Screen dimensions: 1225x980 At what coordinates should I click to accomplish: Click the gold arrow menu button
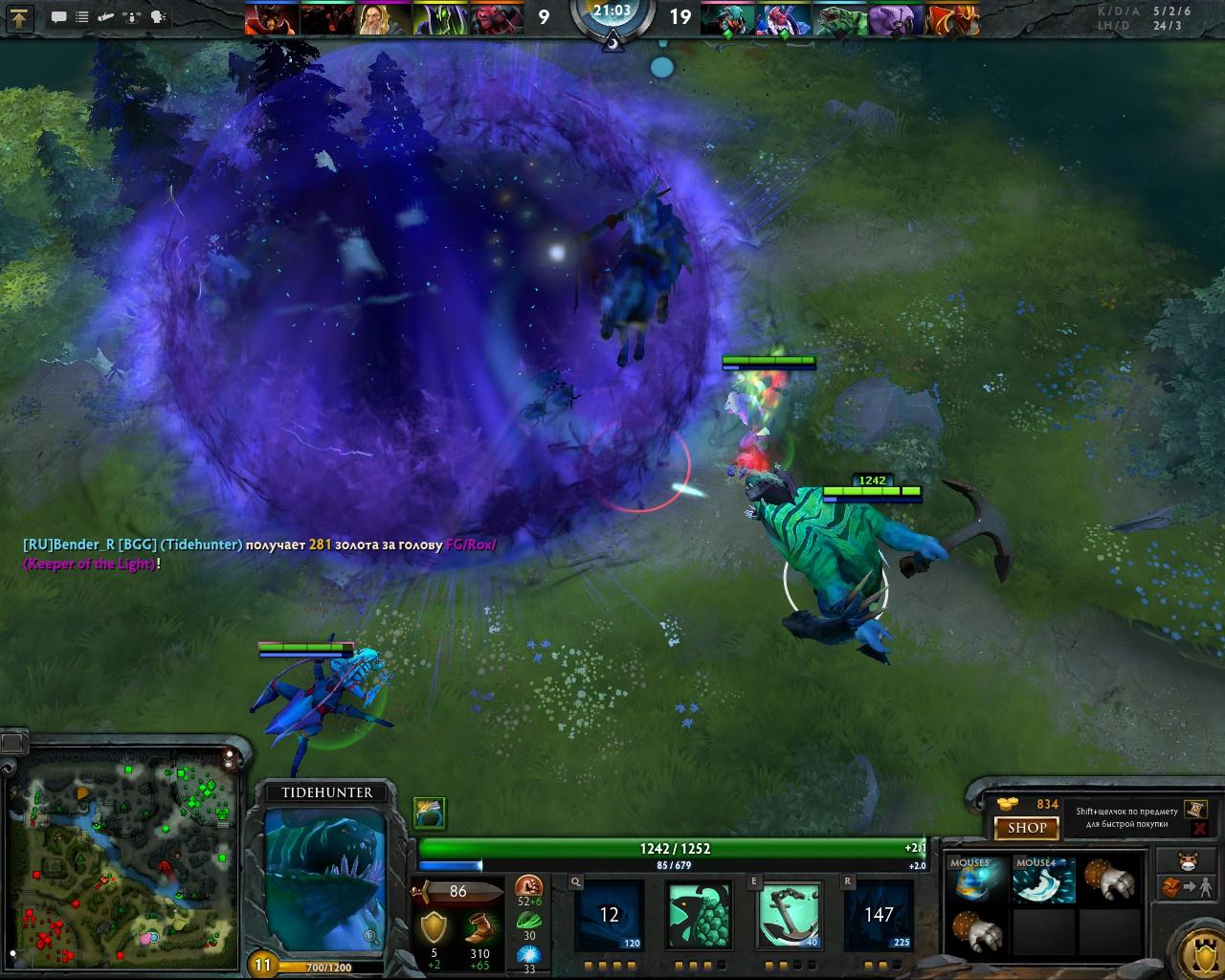coord(20,17)
